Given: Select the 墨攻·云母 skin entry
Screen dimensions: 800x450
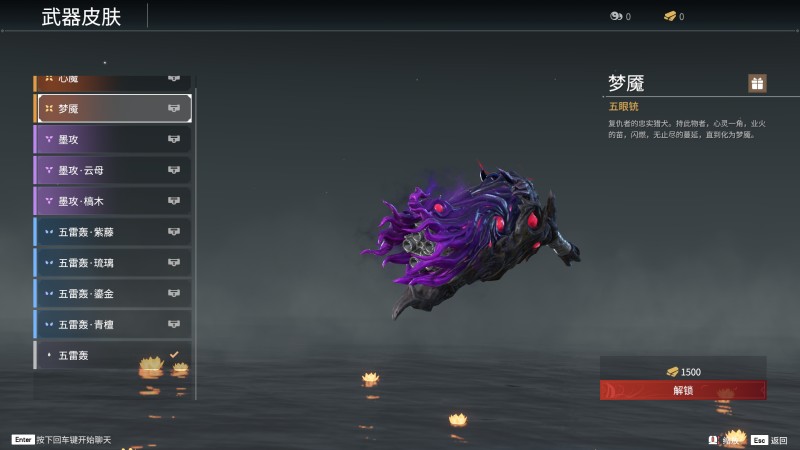Looking at the screenshot, I should click(x=113, y=170).
